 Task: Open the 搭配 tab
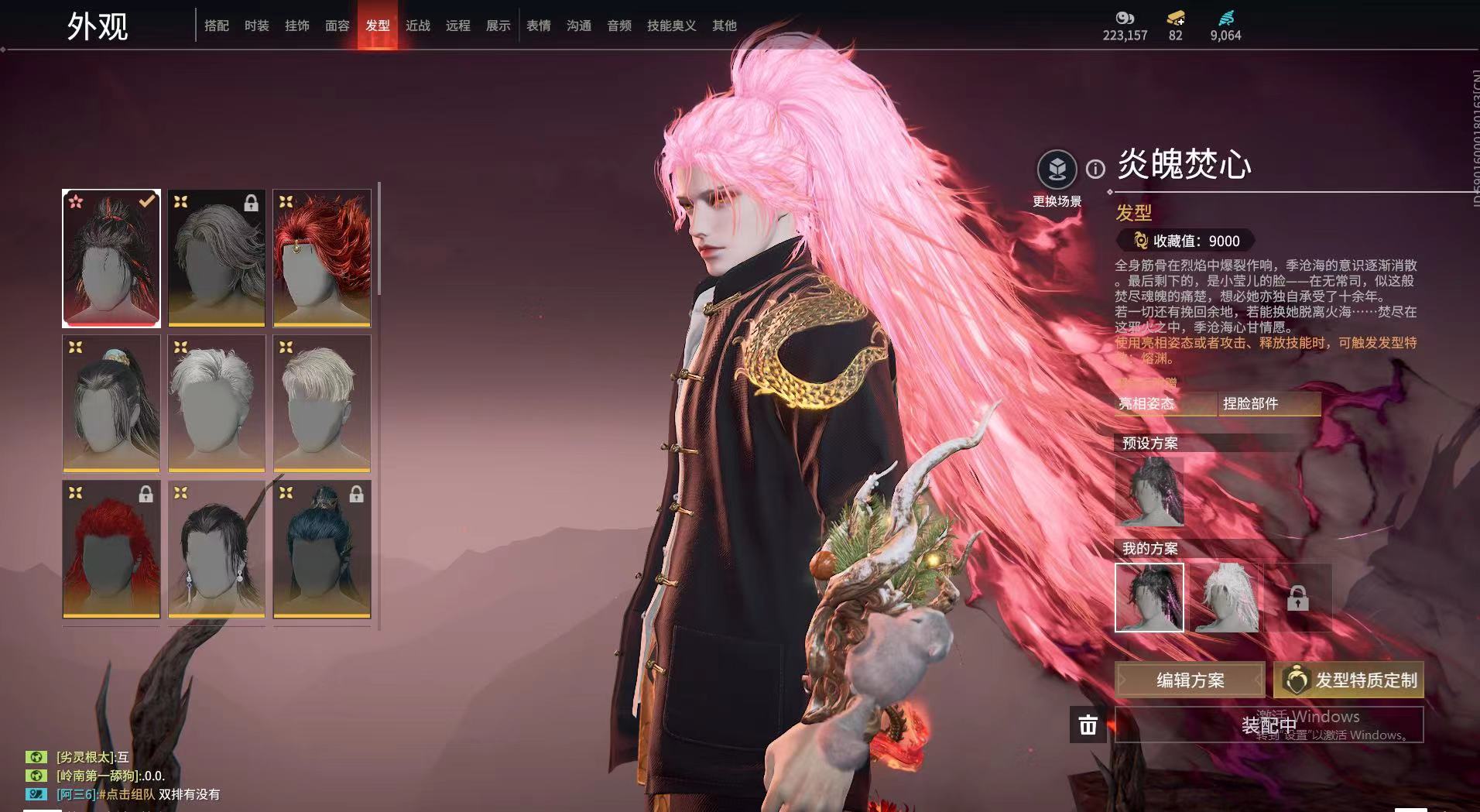(216, 26)
